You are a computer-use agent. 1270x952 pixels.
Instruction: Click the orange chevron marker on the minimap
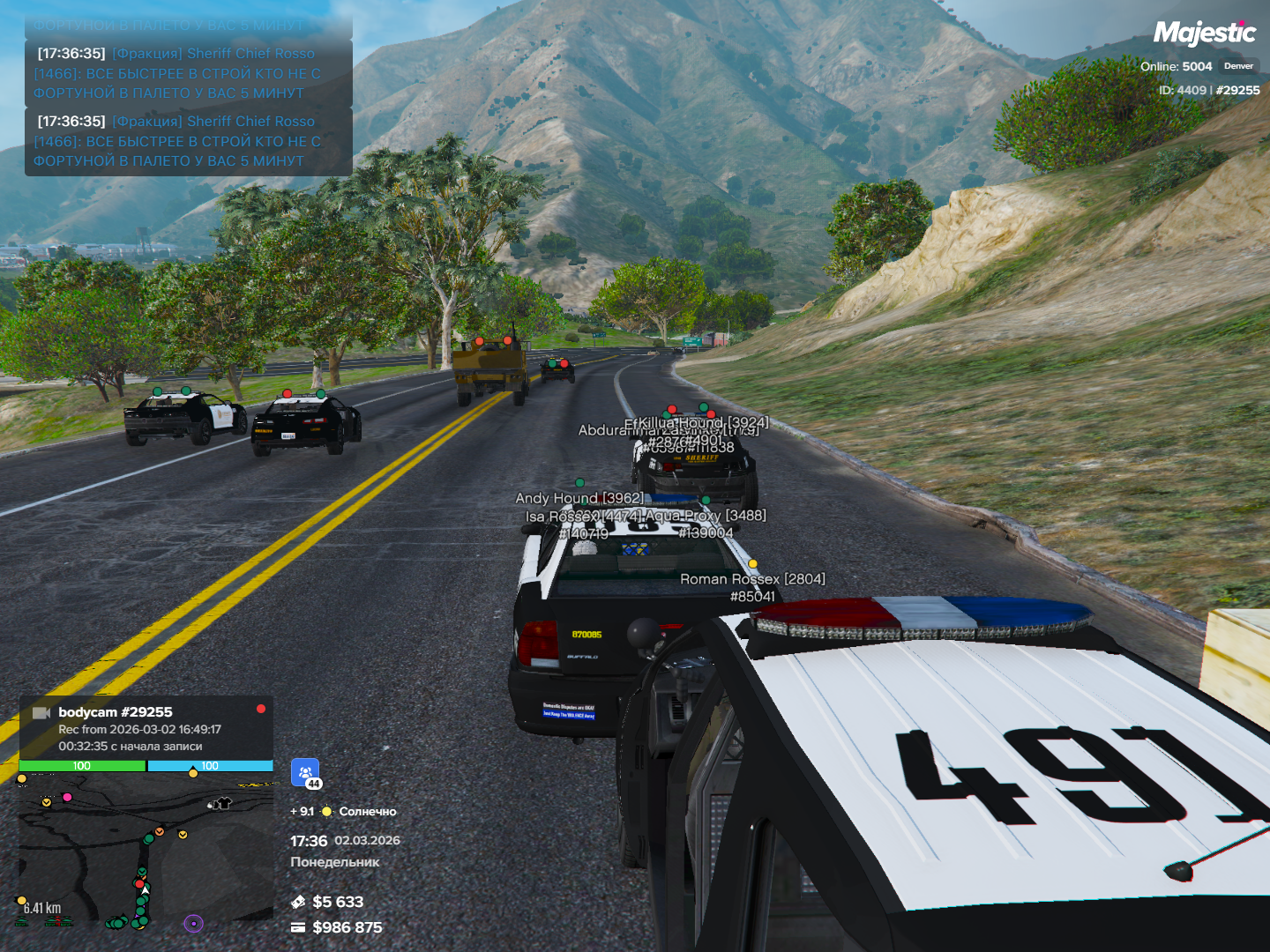coord(160,831)
